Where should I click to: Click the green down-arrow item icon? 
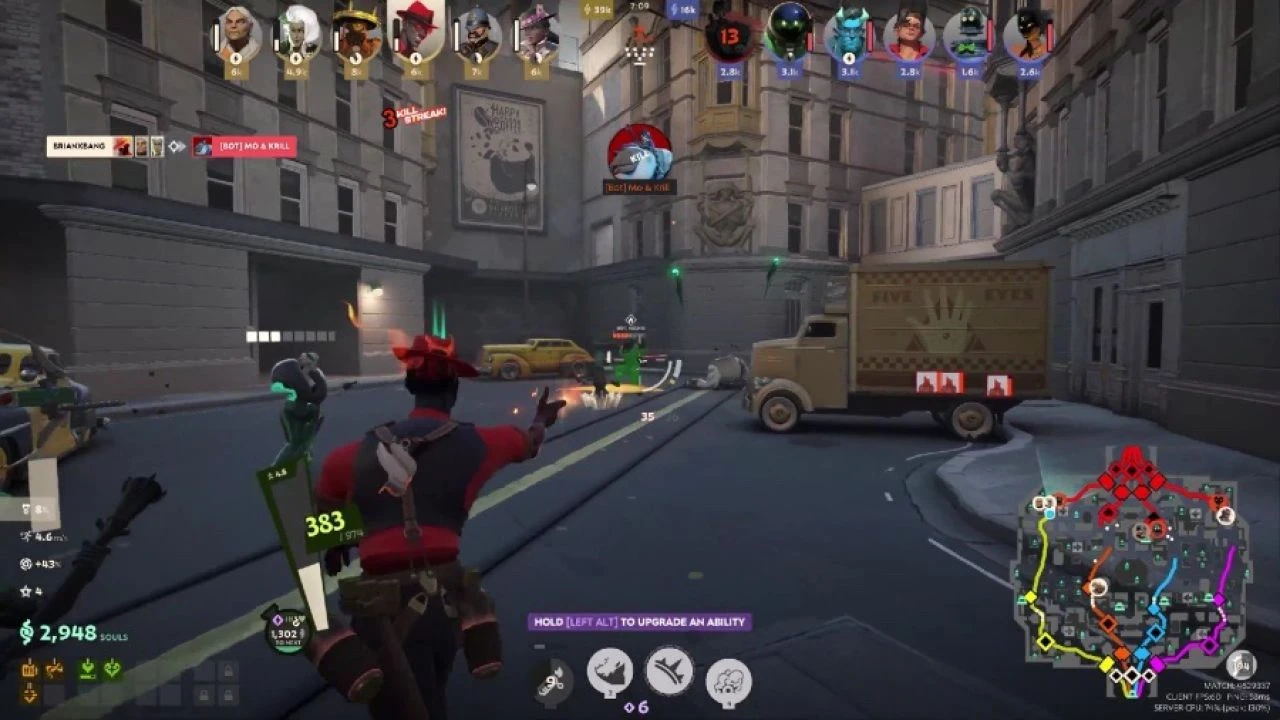88,670
